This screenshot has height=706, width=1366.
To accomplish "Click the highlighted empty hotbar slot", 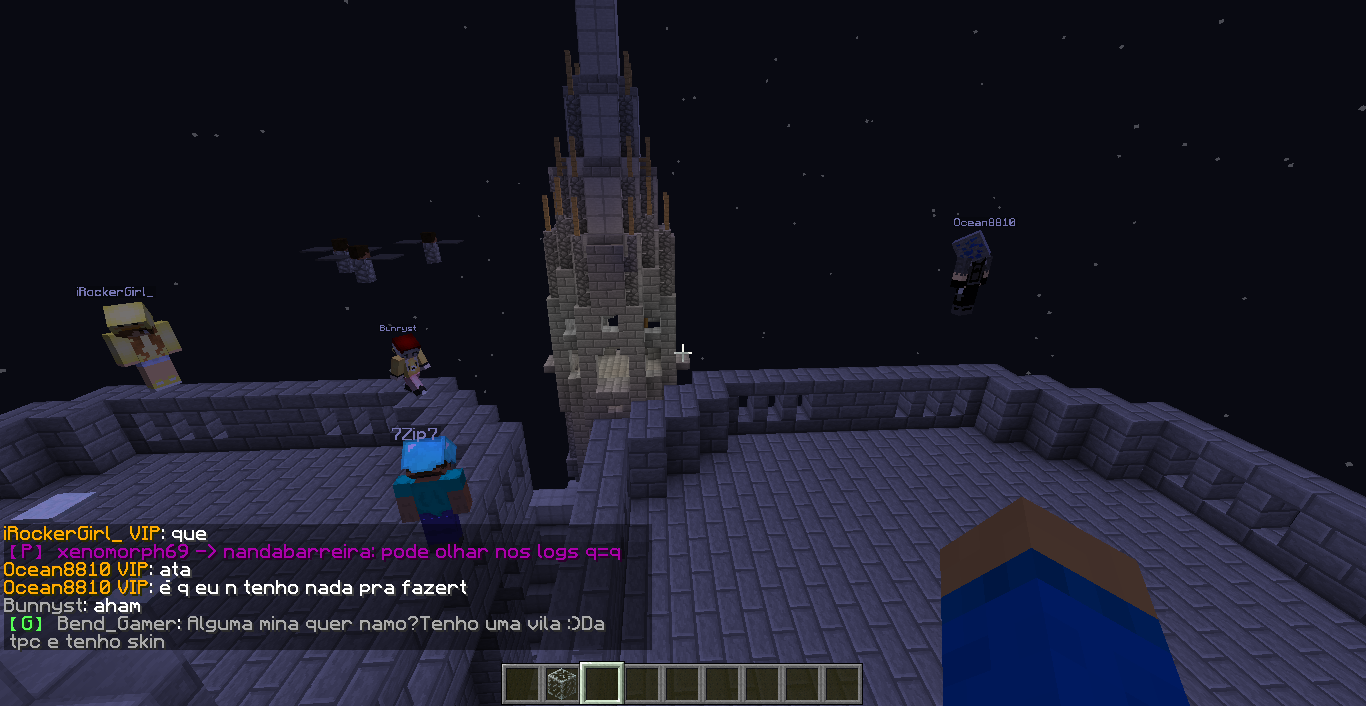I will (602, 684).
